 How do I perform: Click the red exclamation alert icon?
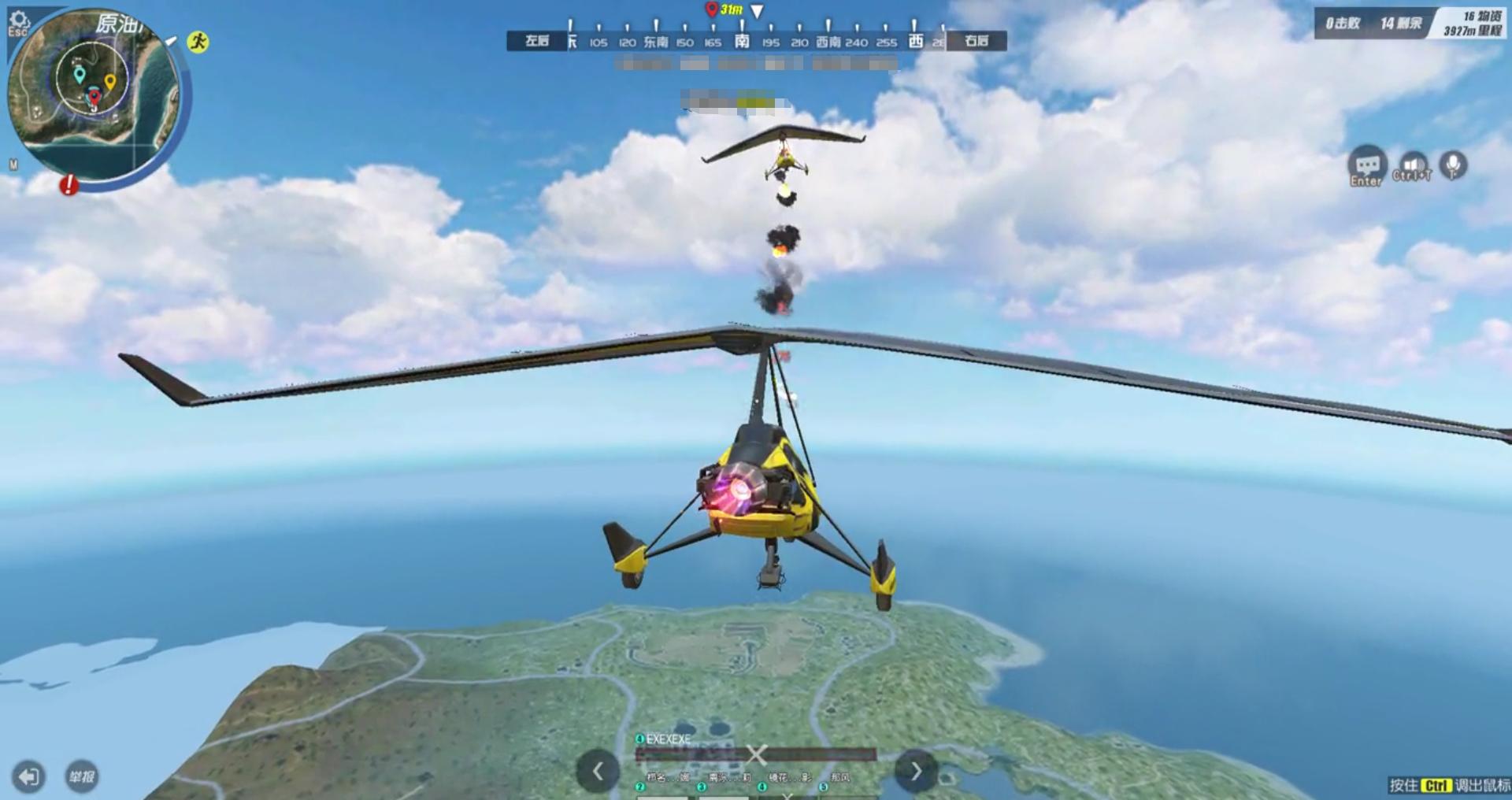tap(69, 185)
